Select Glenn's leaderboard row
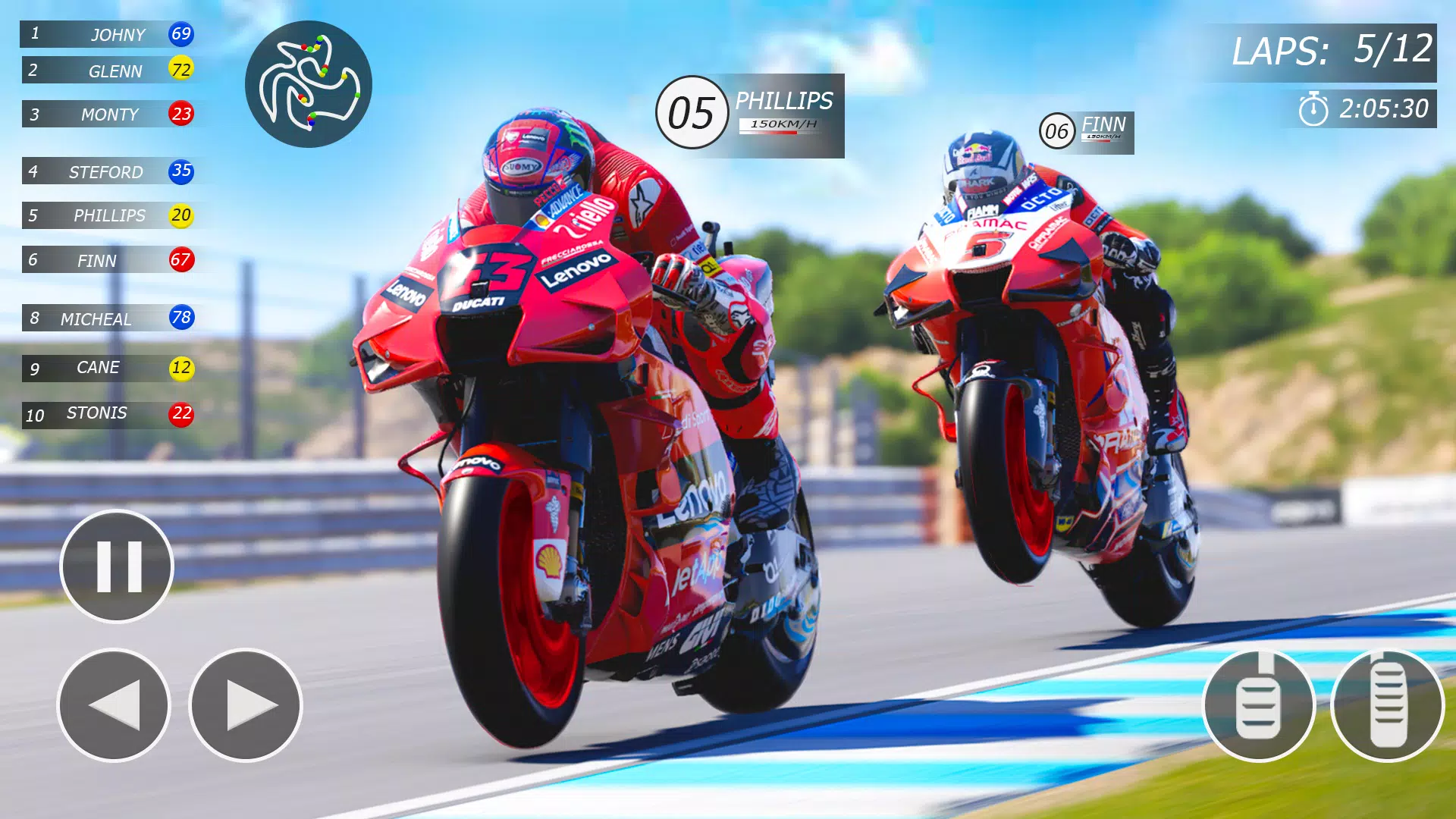The width and height of the screenshot is (1456, 819). point(108,71)
